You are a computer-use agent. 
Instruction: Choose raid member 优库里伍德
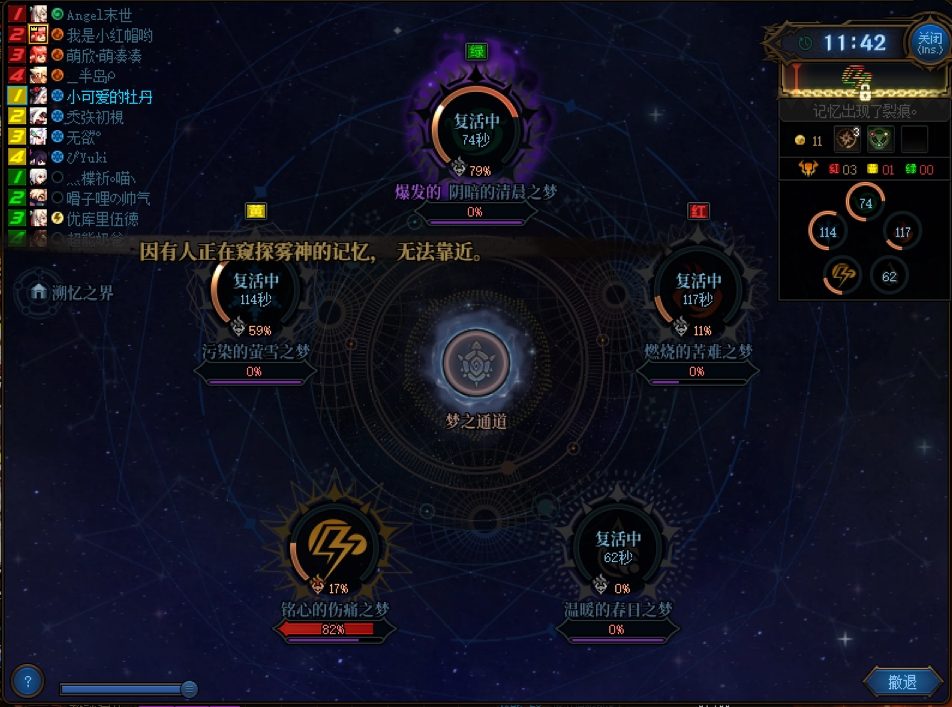(102, 219)
